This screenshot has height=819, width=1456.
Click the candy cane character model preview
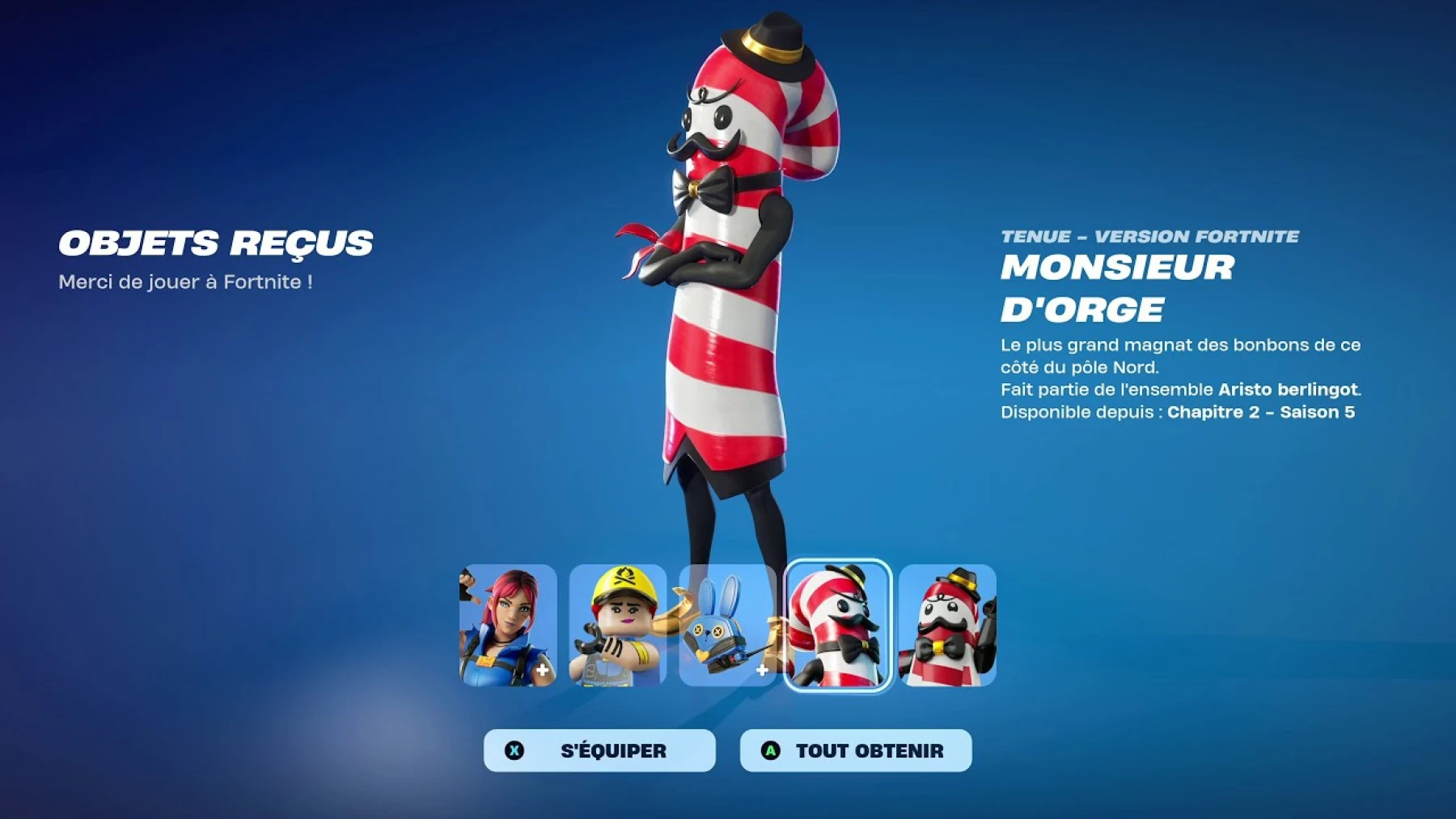pos(728,283)
